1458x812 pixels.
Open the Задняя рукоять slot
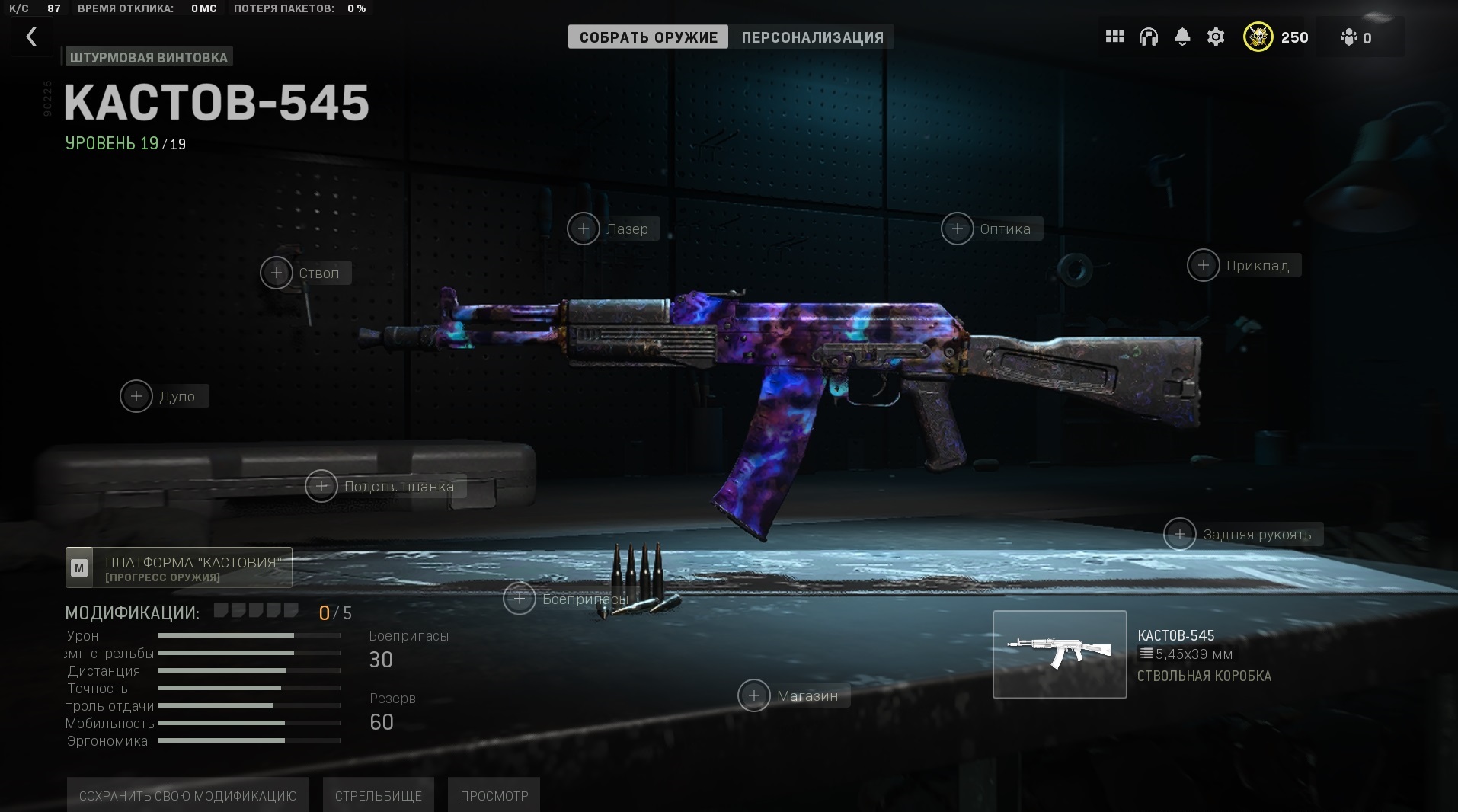[x=1180, y=534]
